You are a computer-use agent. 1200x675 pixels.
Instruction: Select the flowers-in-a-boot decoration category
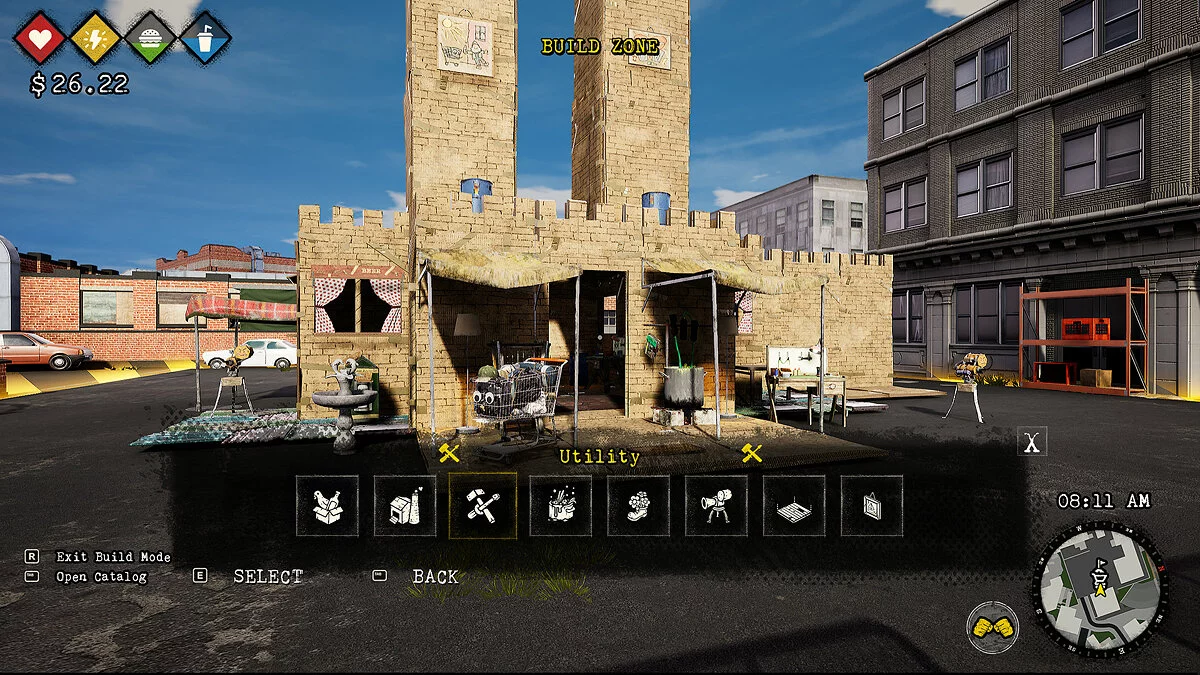(638, 506)
